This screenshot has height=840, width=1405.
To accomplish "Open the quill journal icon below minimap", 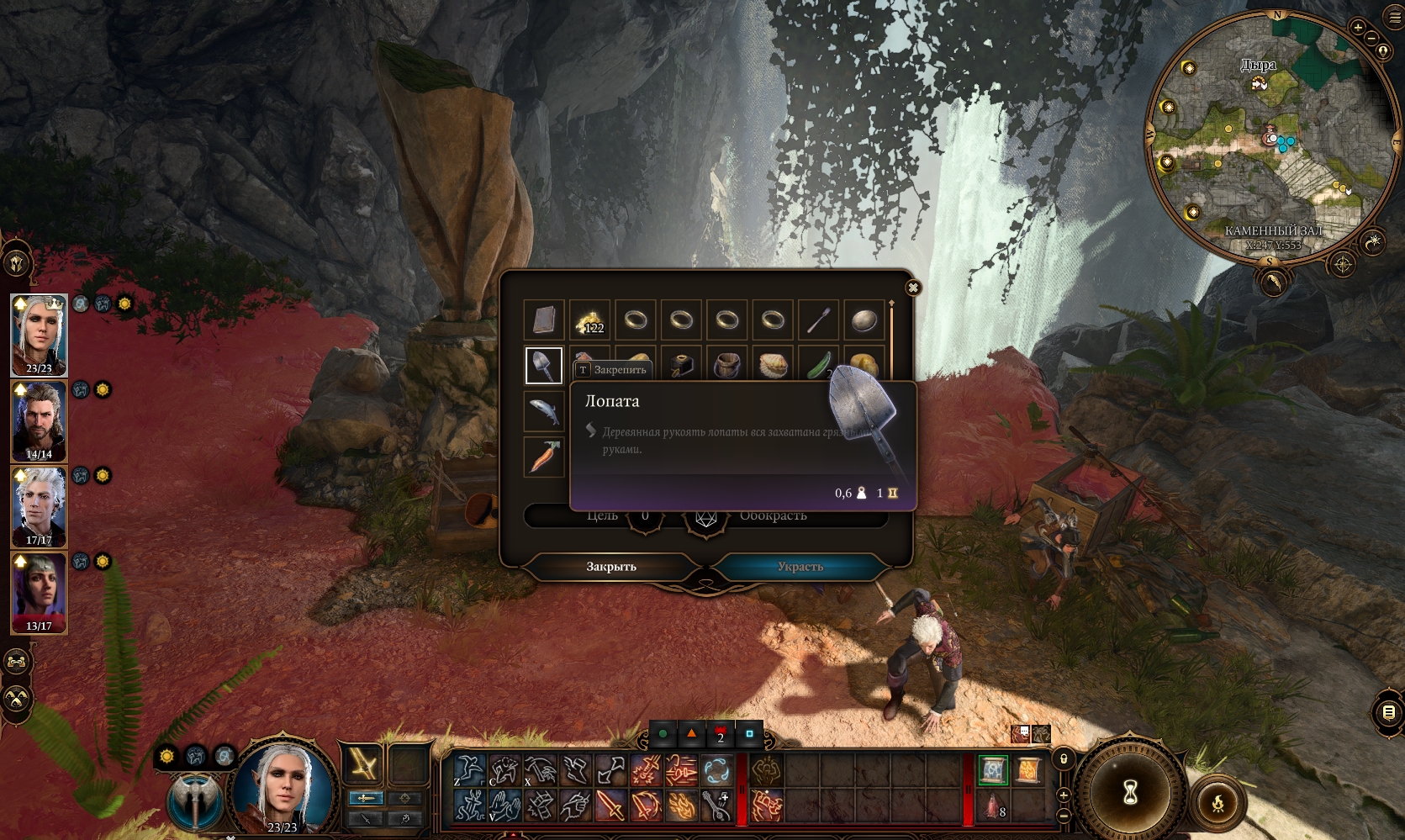I will pos(1274,282).
